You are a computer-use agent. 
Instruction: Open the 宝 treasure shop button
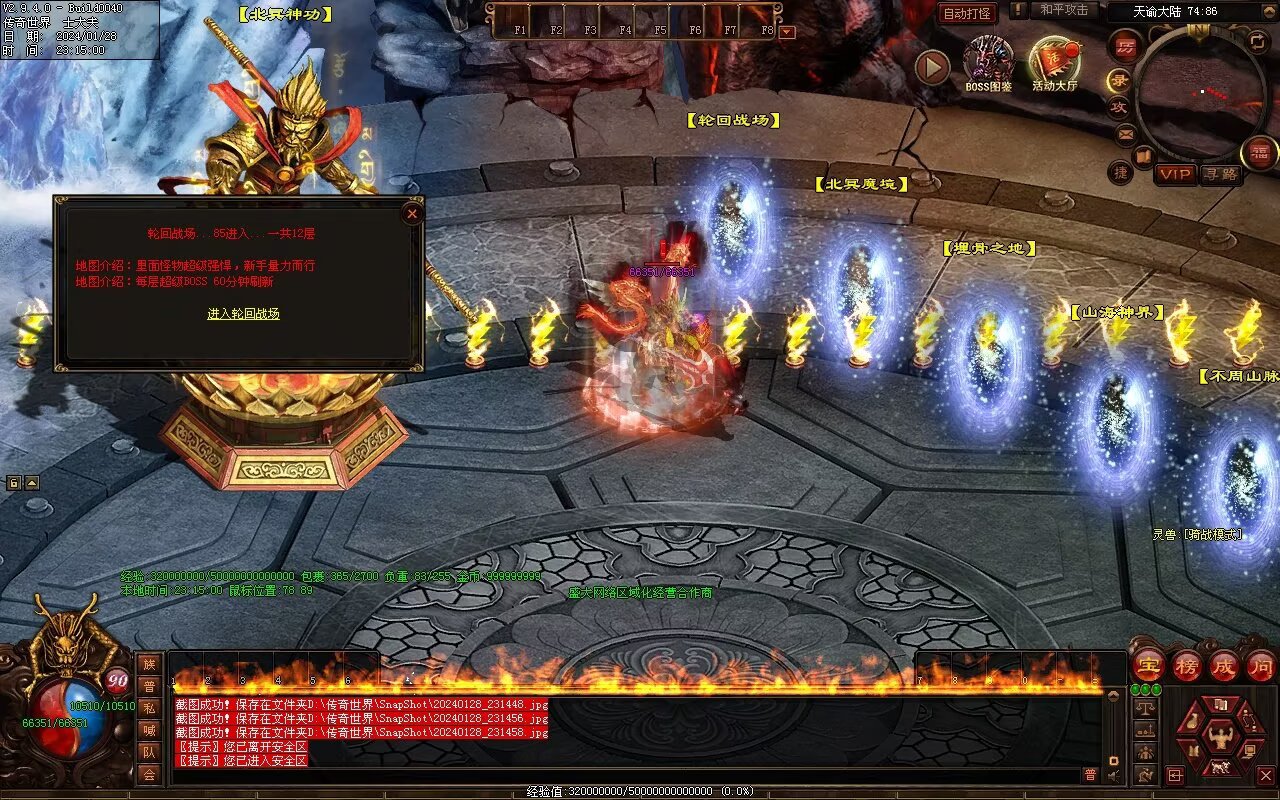click(x=1149, y=665)
